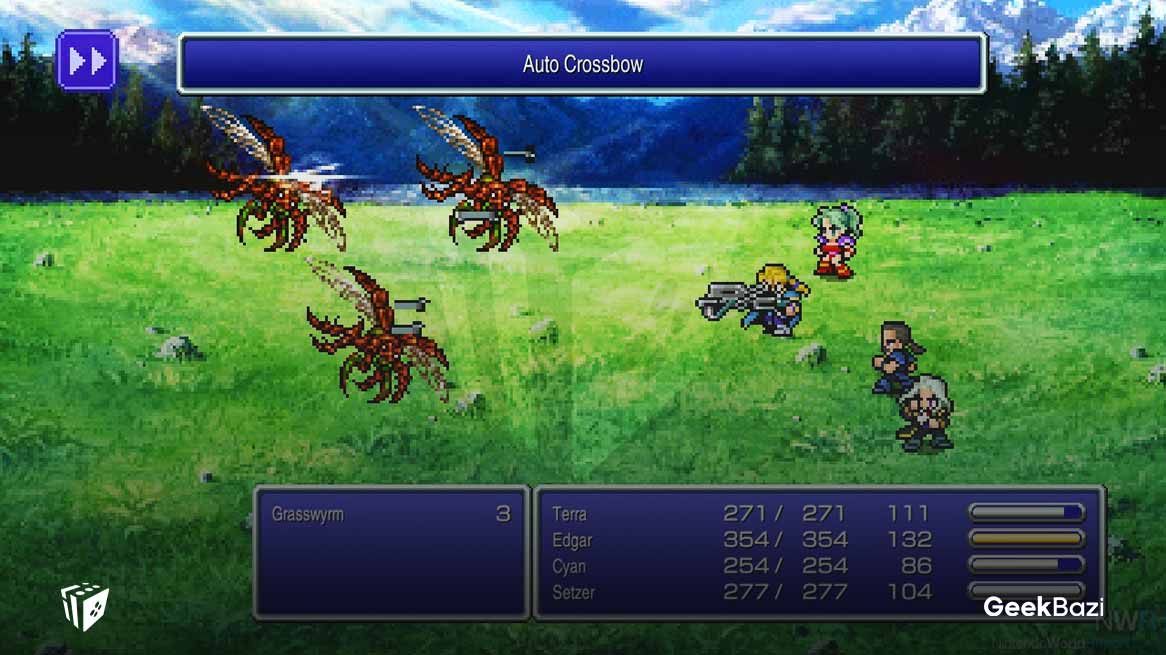Target the Grasswyrm entry in the enemy list
The height and width of the screenshot is (655, 1166).
(x=306, y=515)
